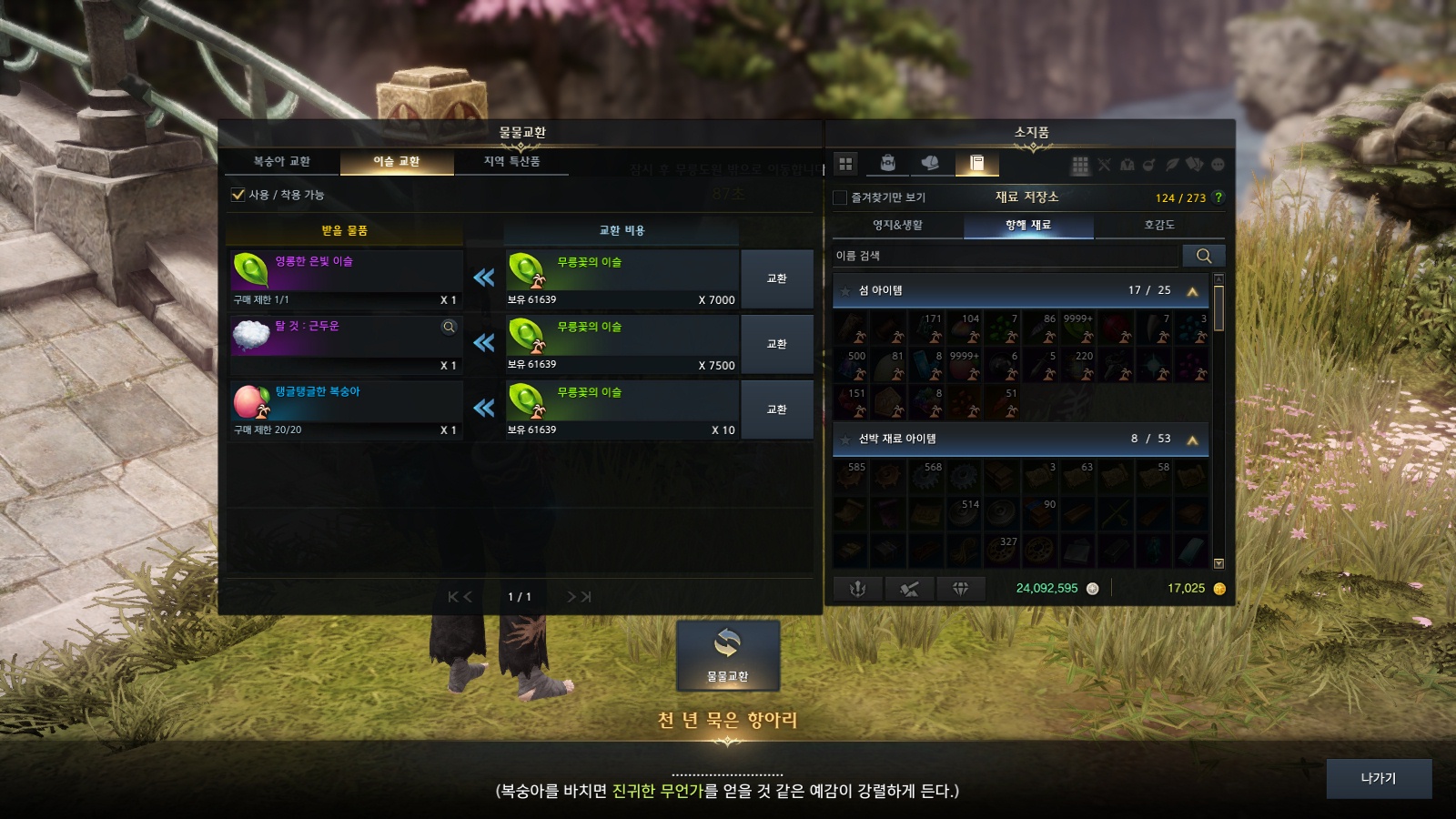The width and height of the screenshot is (1456, 819).
Task: Select the 항해 재료 tab
Action: pyautogui.click(x=1028, y=225)
